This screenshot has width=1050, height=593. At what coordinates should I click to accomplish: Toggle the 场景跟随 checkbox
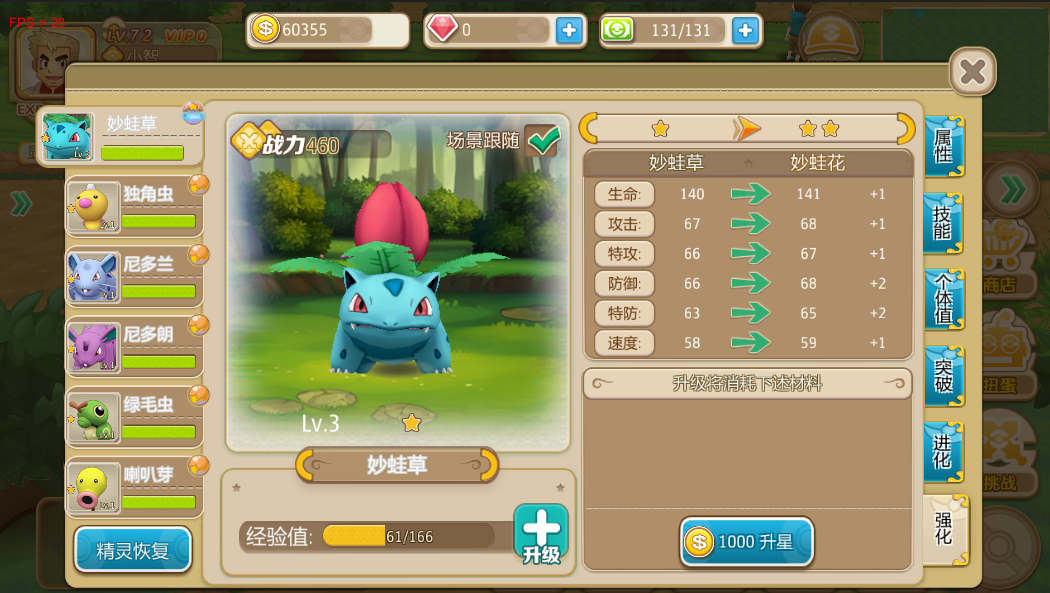coord(542,141)
